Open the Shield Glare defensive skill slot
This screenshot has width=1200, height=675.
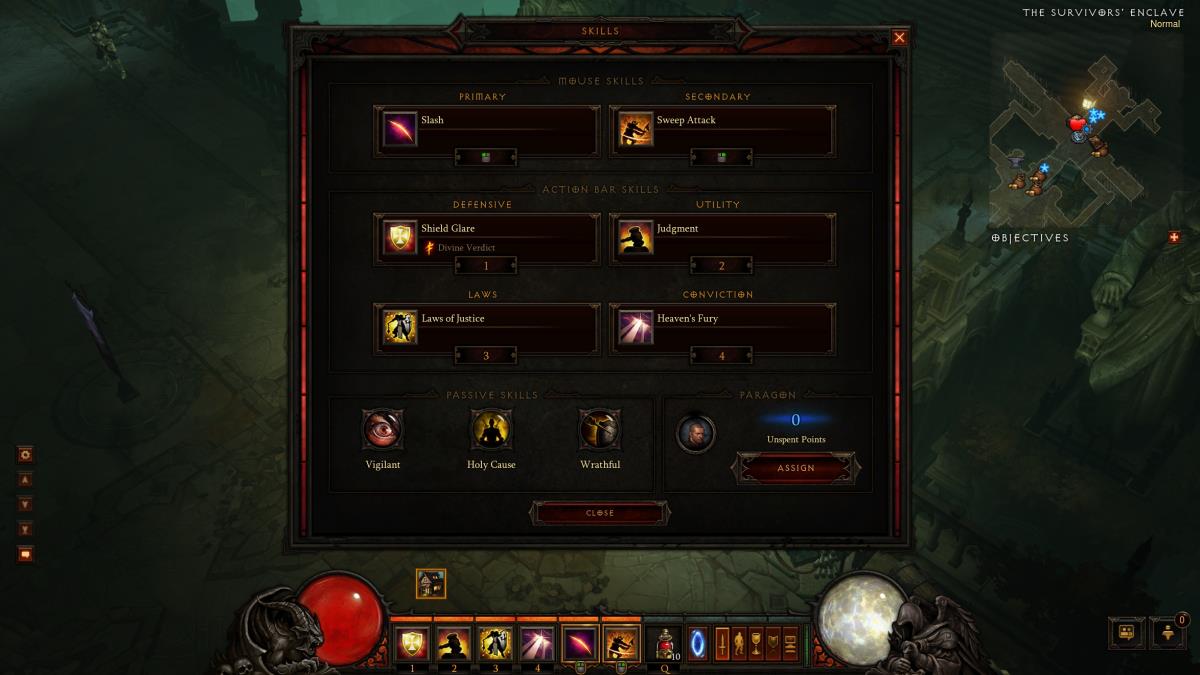point(487,238)
